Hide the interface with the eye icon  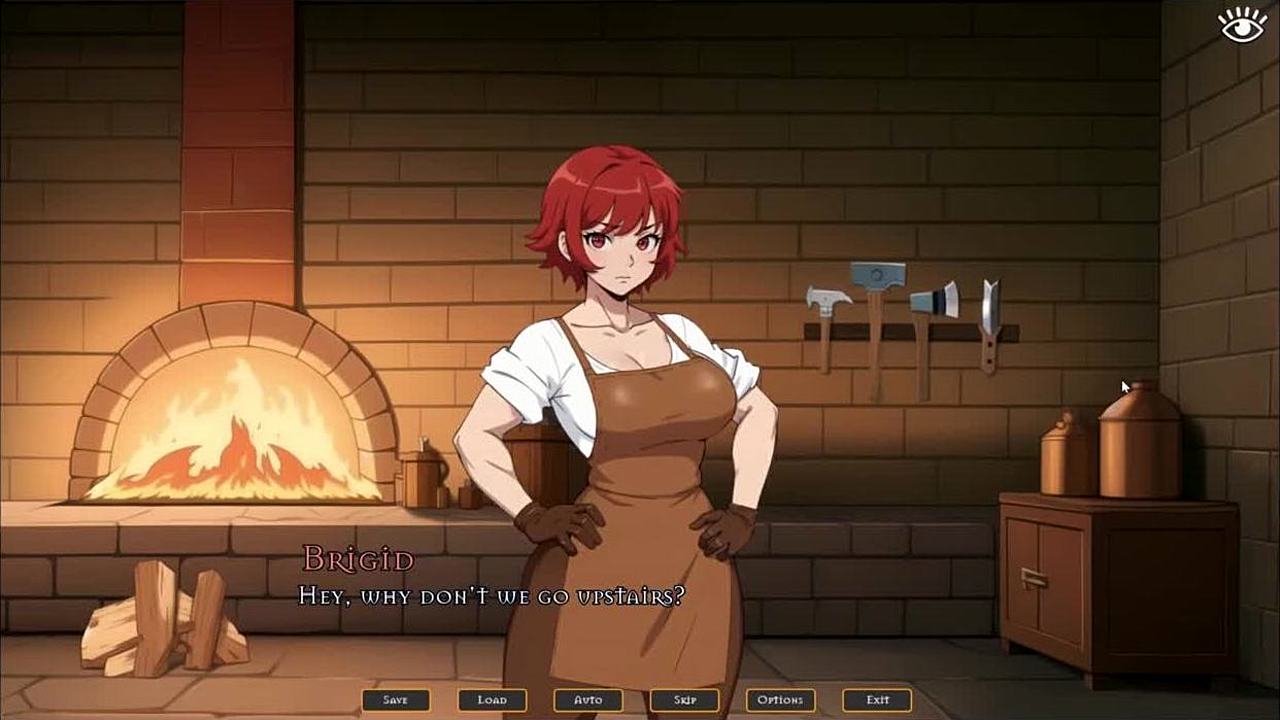click(x=1243, y=25)
